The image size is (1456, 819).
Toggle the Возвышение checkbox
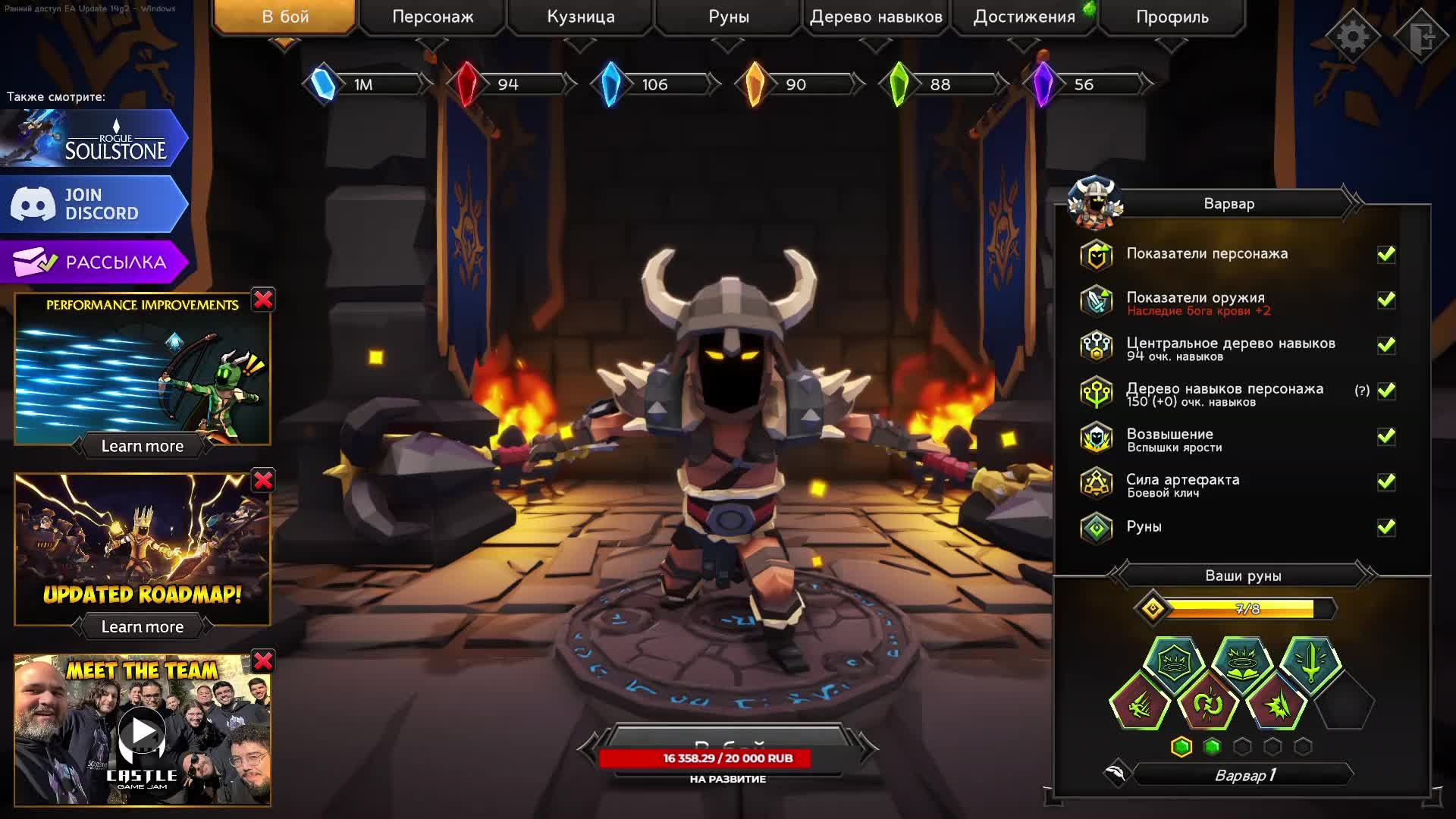(x=1386, y=437)
